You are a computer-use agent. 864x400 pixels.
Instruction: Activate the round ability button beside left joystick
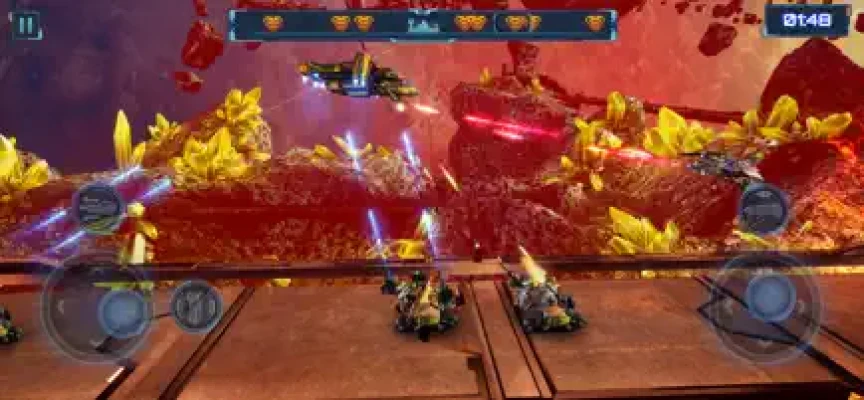[196, 305]
